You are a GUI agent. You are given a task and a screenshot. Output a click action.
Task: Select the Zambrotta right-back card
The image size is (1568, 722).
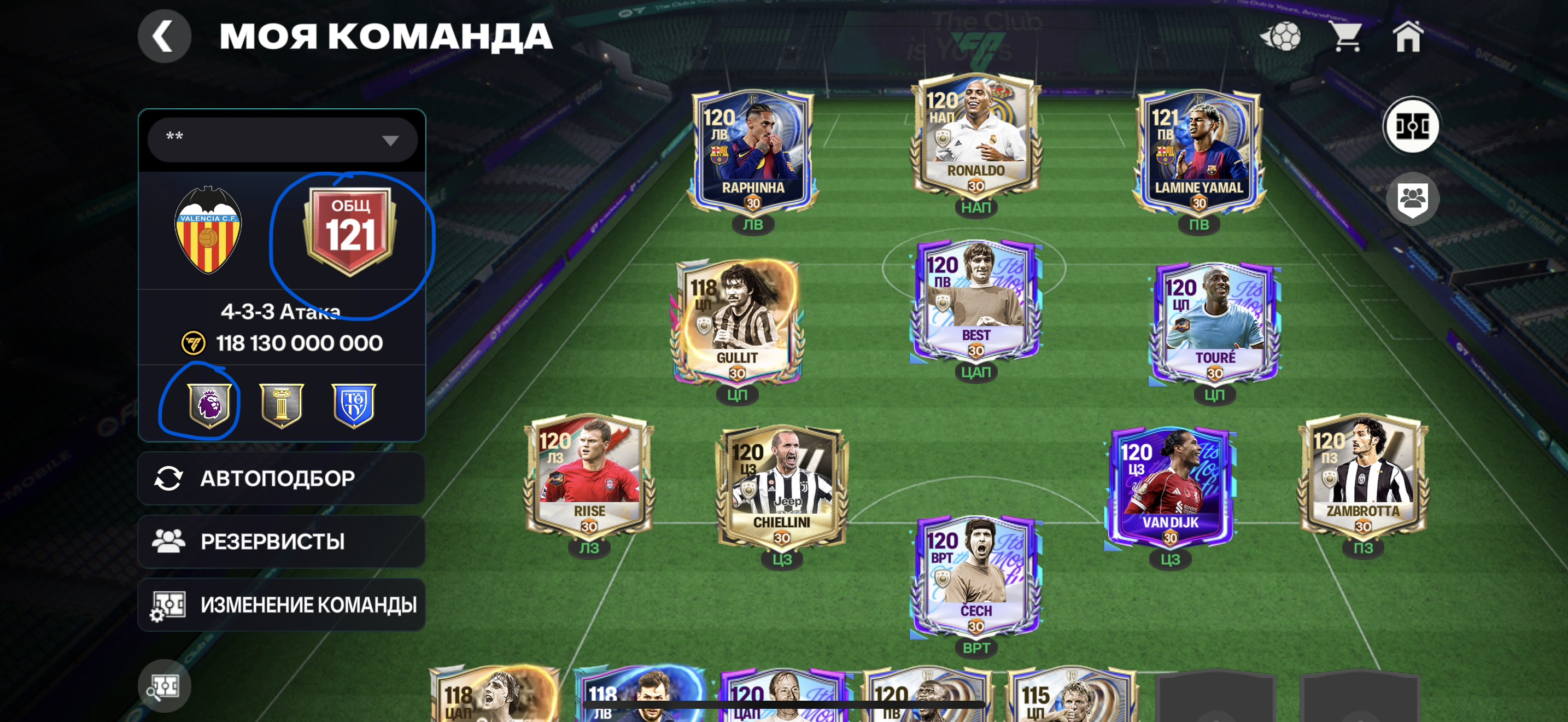coord(1363,475)
